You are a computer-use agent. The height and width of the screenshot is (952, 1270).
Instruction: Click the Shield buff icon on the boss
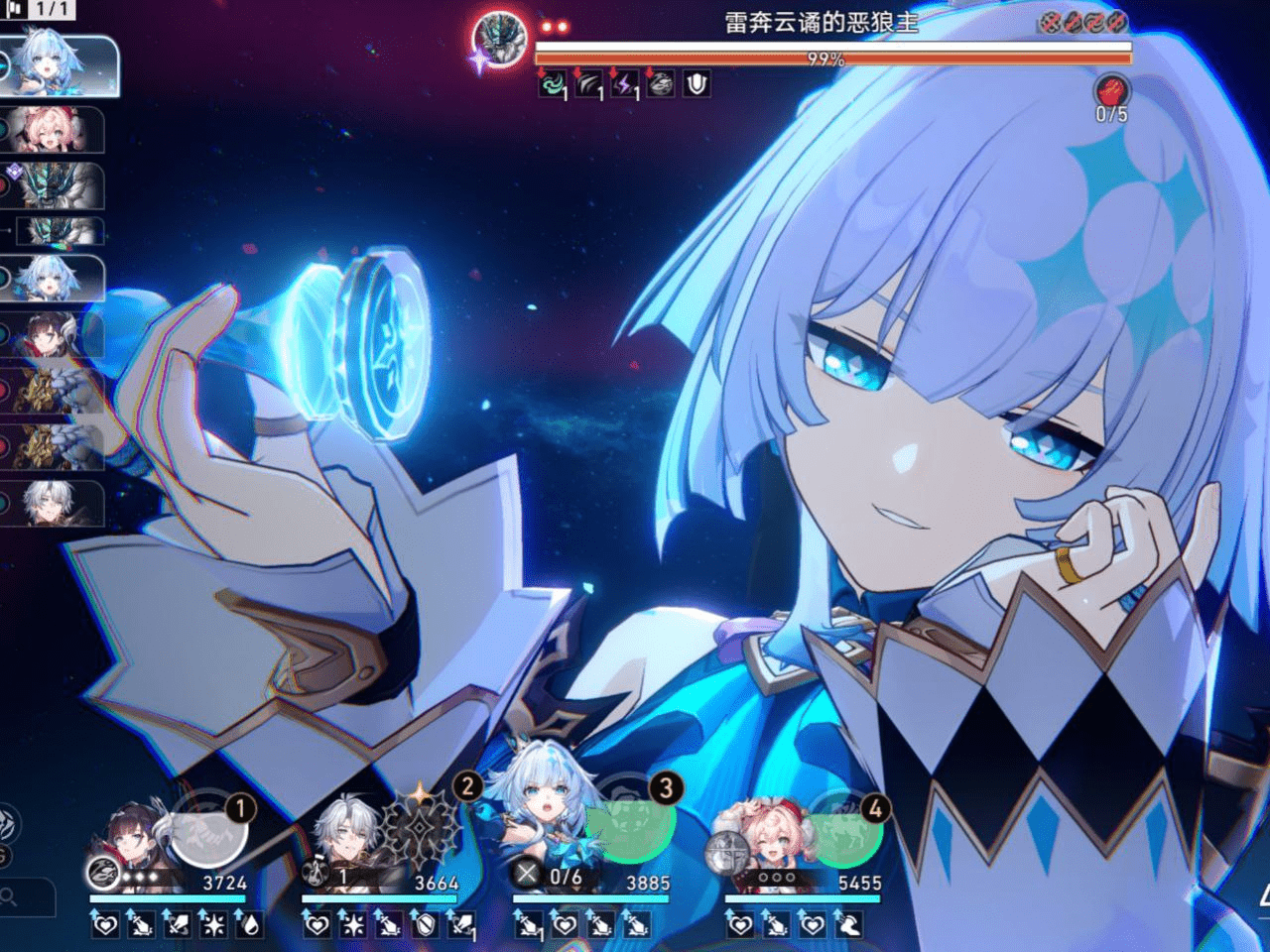695,87
